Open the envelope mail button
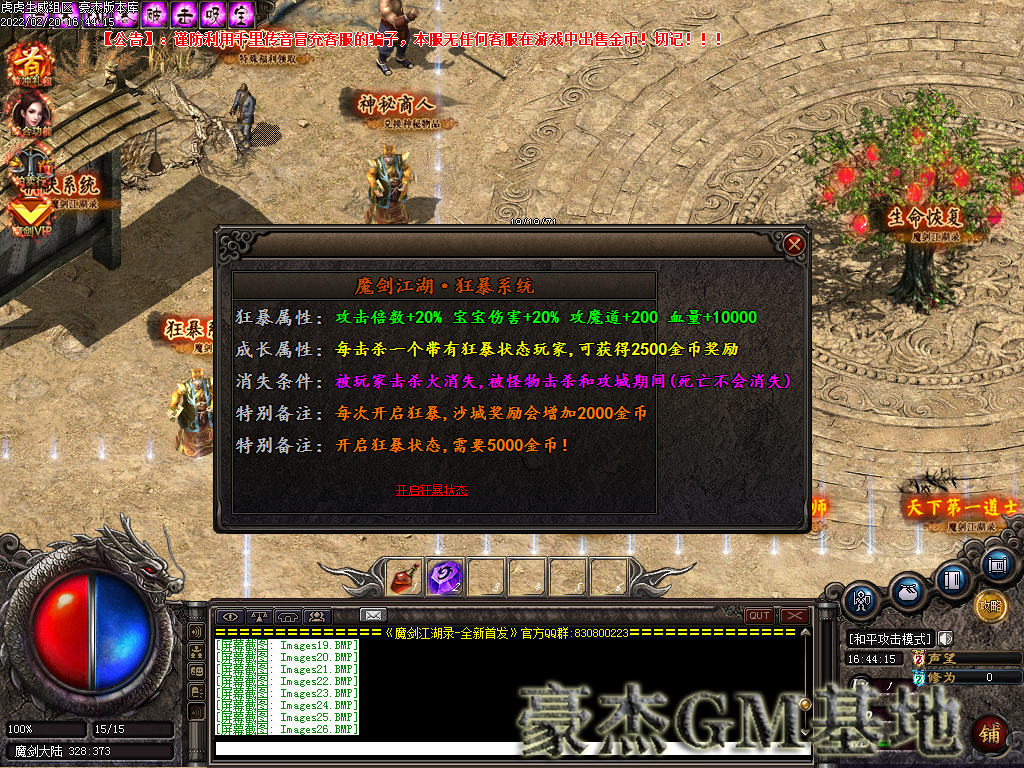This screenshot has width=1024, height=768. tap(373, 615)
